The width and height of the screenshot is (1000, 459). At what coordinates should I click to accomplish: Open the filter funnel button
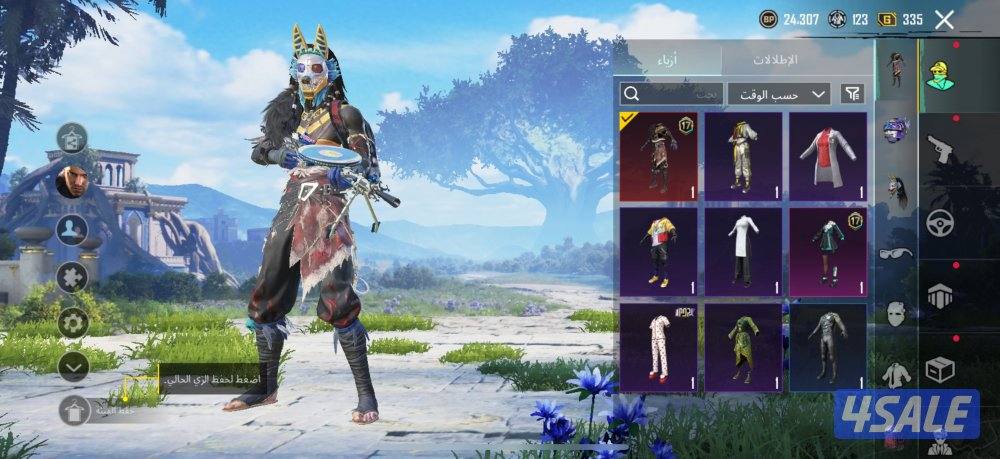pos(852,94)
